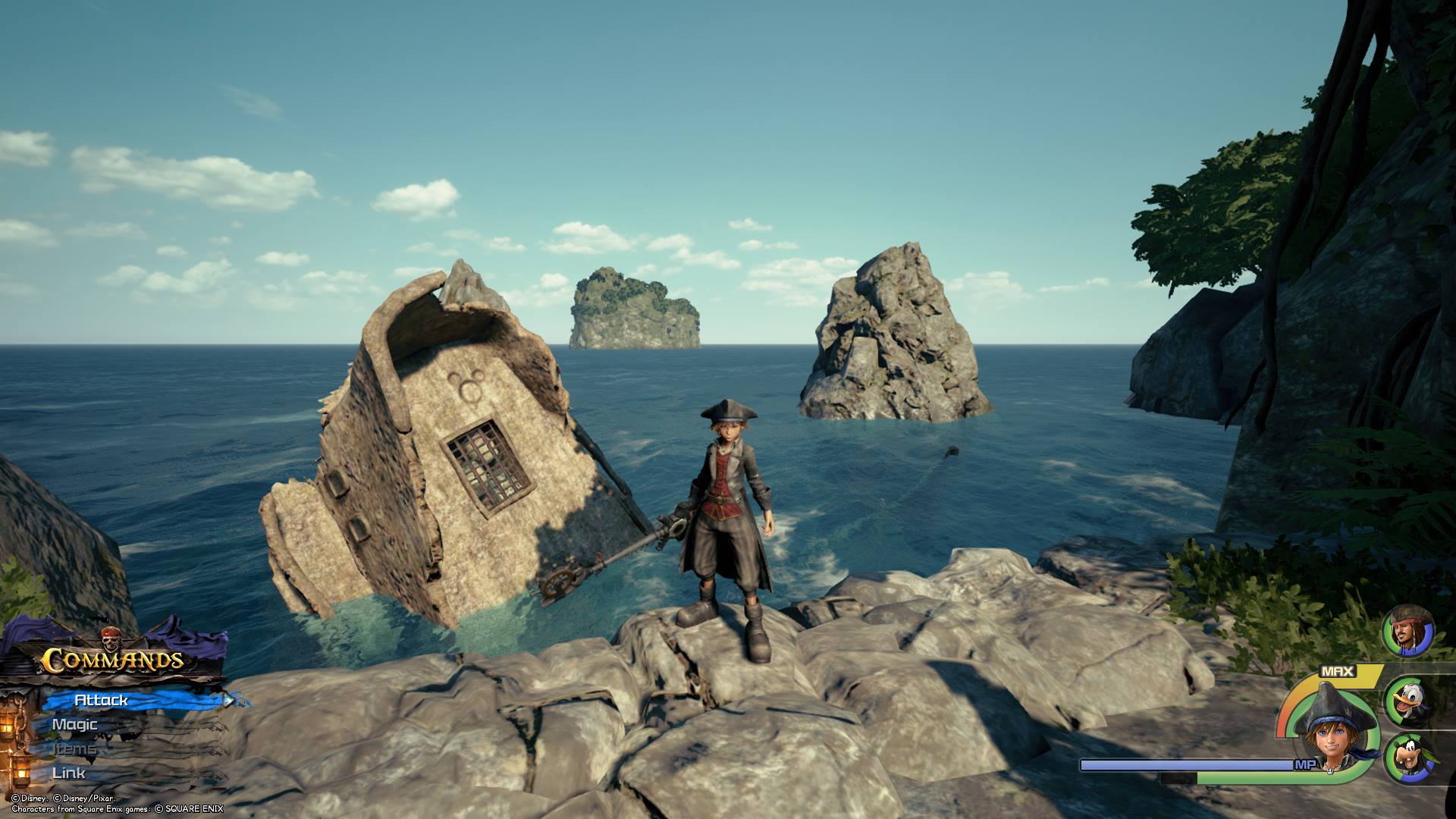Image resolution: width=1456 pixels, height=819 pixels.
Task: Open the Link command
Action: pyautogui.click(x=69, y=773)
